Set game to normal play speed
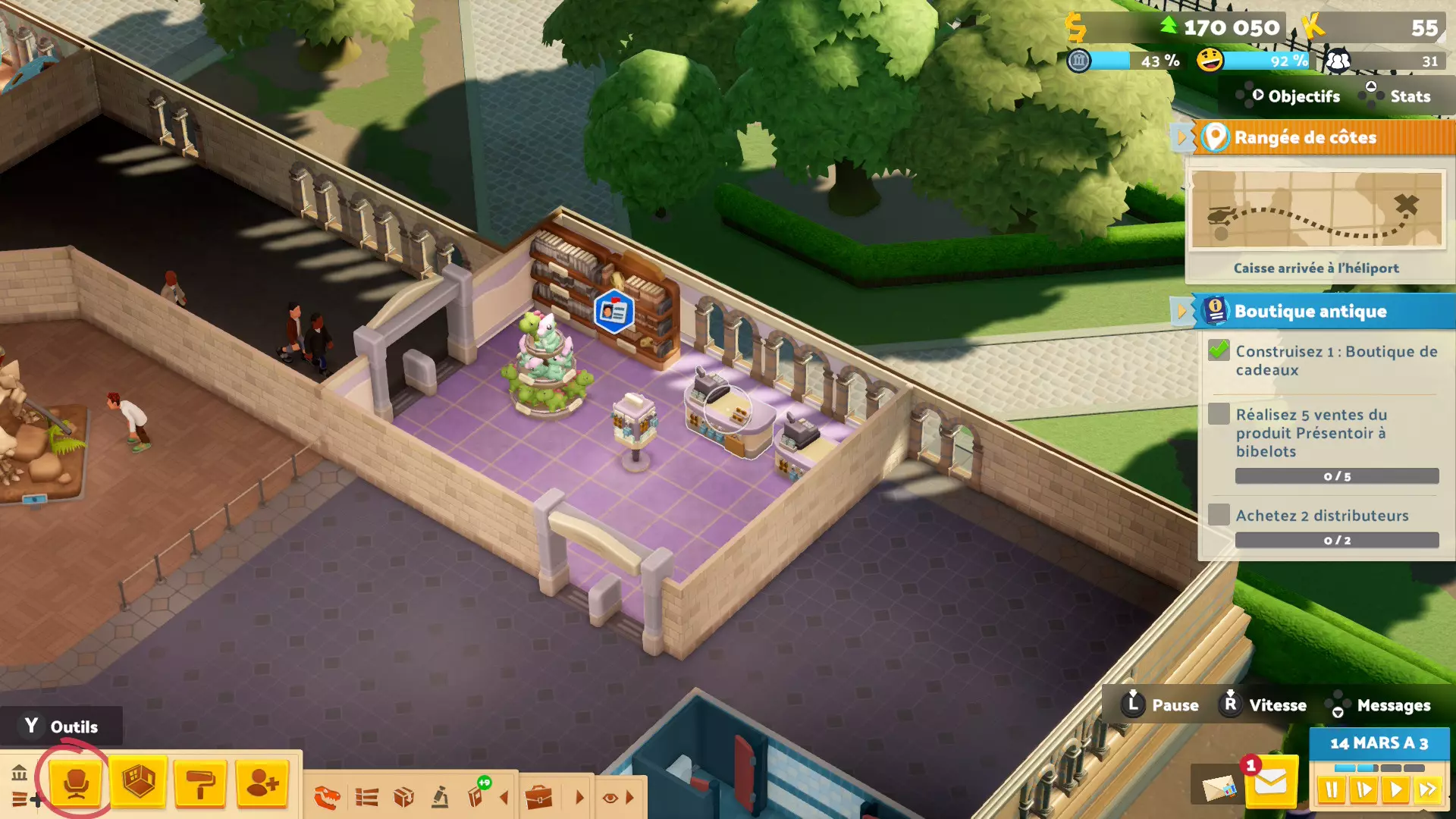Viewport: 1456px width, 819px height. pos(1395,790)
